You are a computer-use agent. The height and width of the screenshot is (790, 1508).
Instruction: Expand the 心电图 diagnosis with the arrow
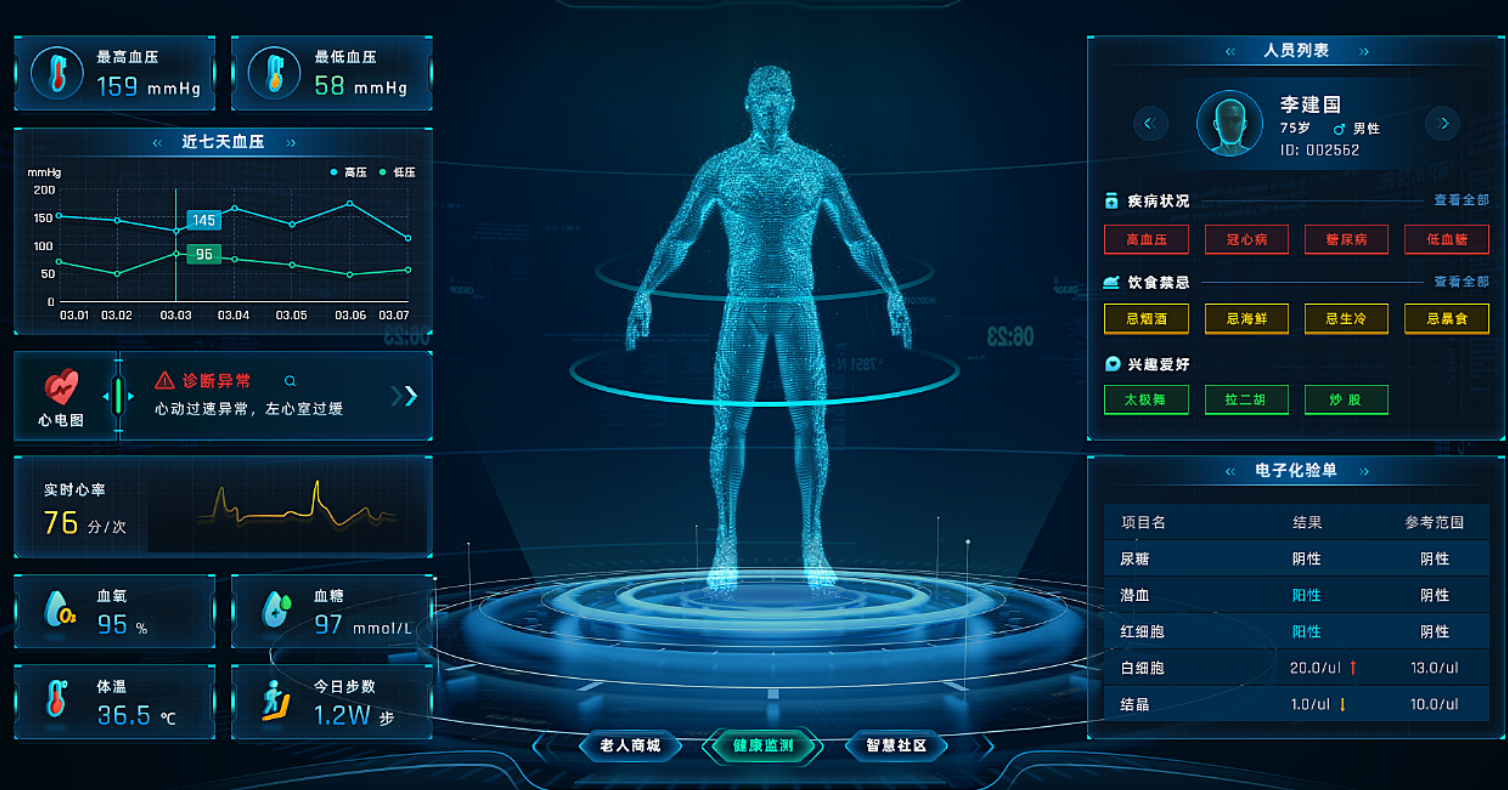tap(405, 396)
